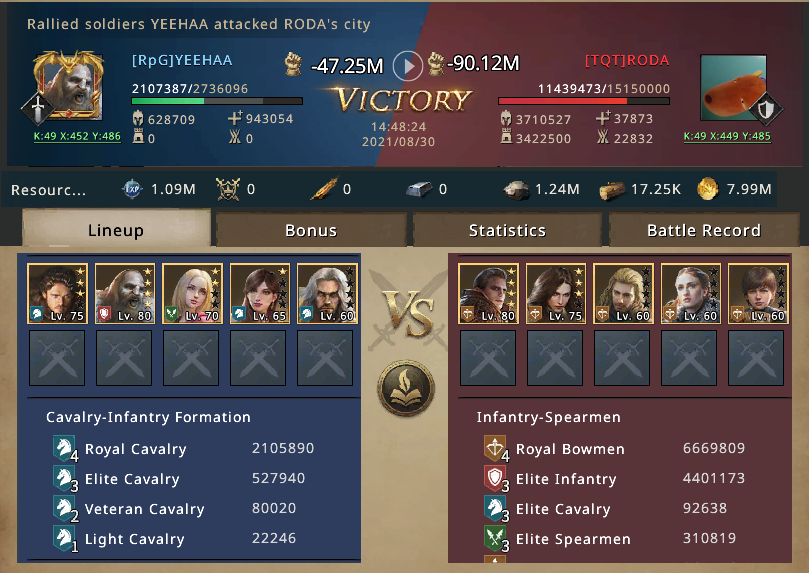
Task: Switch to the Lineup tab
Action: click(115, 230)
